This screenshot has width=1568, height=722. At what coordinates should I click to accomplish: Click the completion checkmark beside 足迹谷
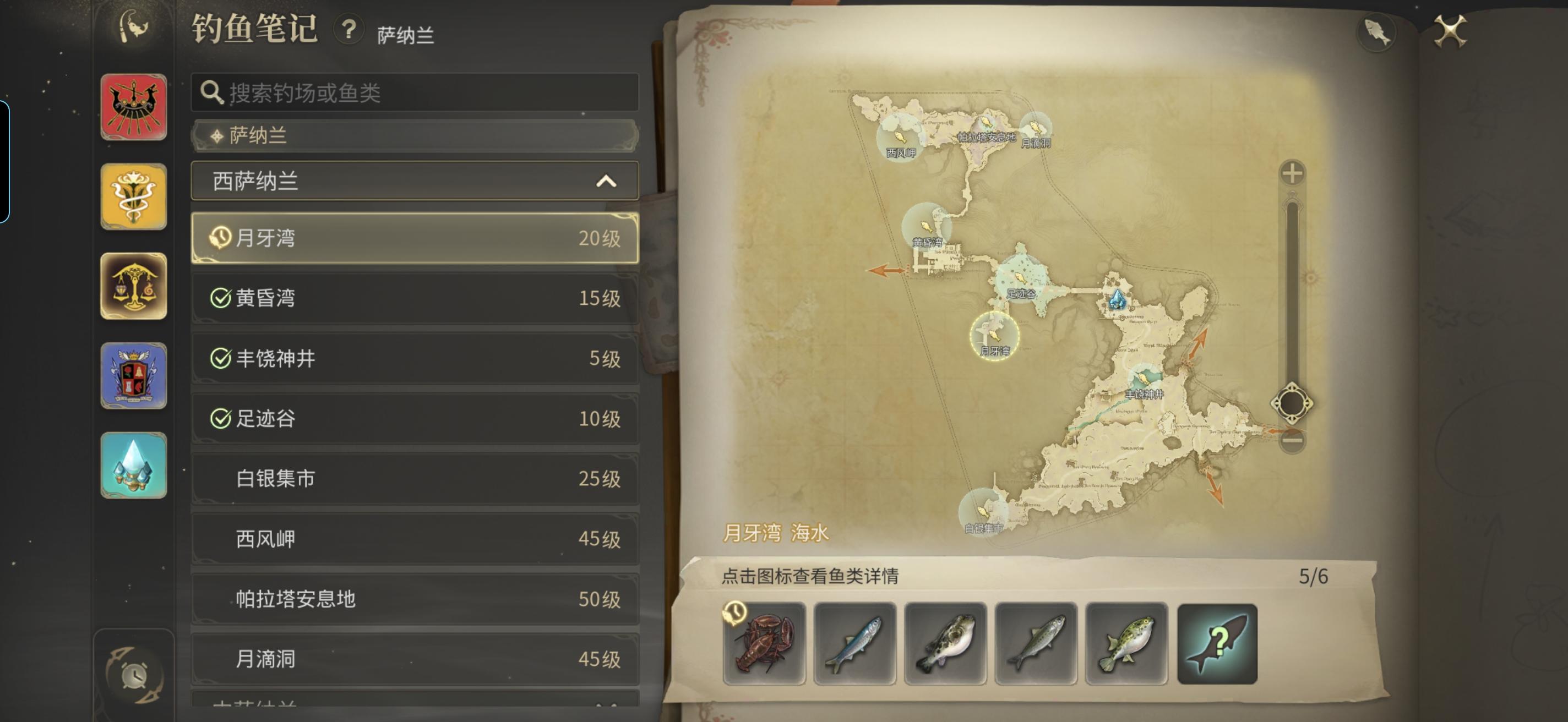(x=221, y=419)
